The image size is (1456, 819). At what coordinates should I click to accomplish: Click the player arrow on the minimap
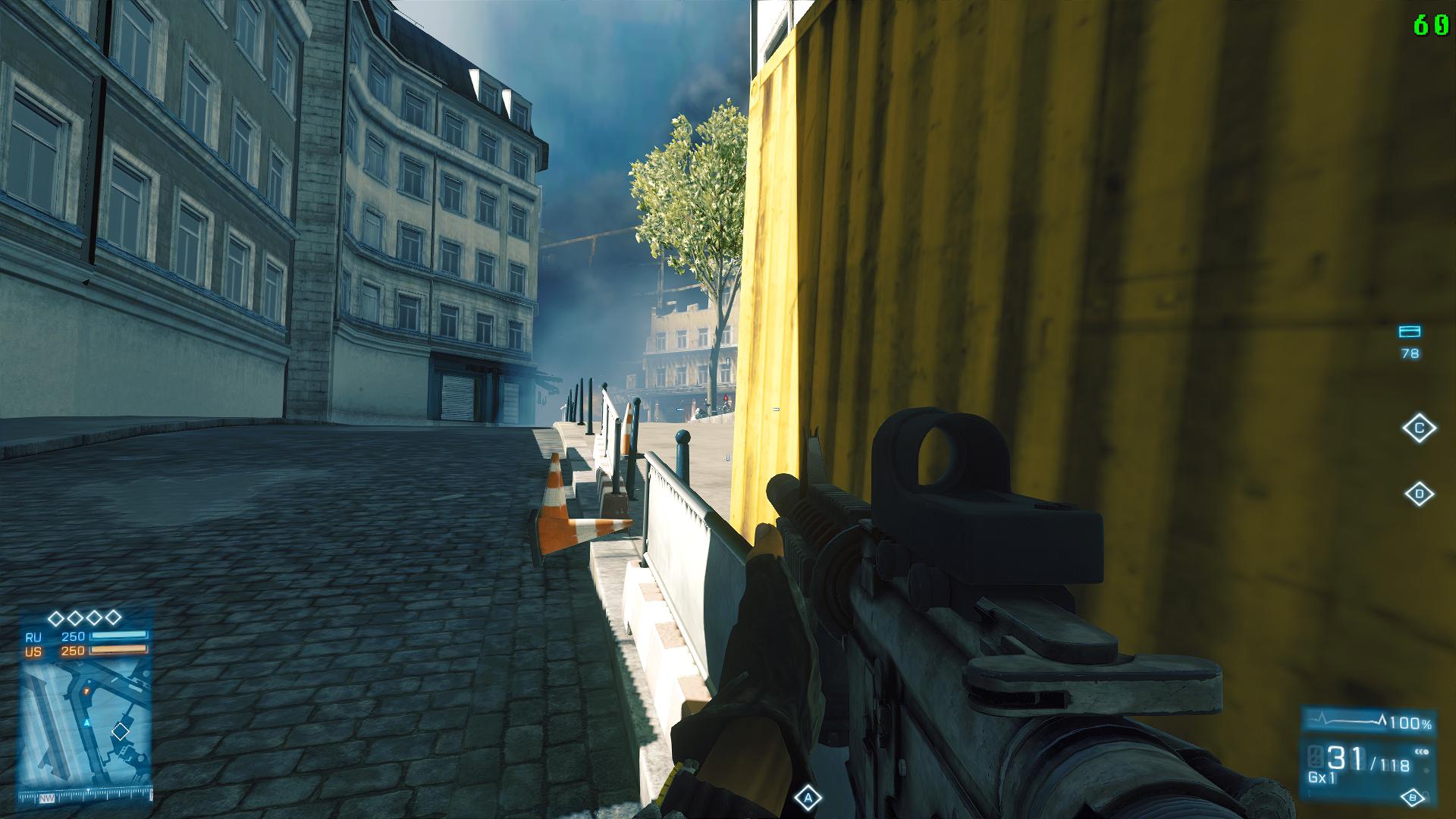pyautogui.click(x=86, y=721)
